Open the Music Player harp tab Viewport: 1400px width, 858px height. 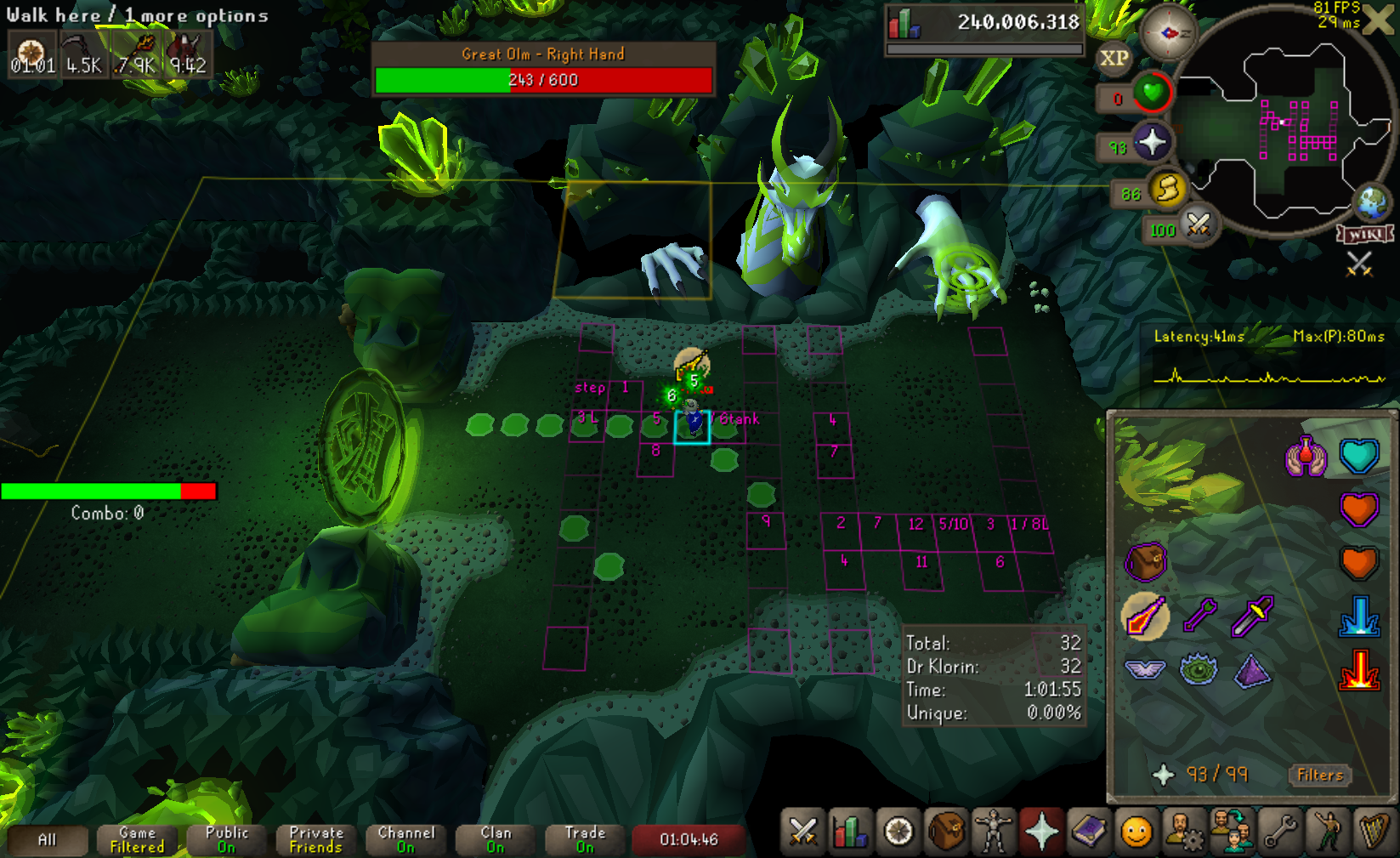pos(1374,831)
